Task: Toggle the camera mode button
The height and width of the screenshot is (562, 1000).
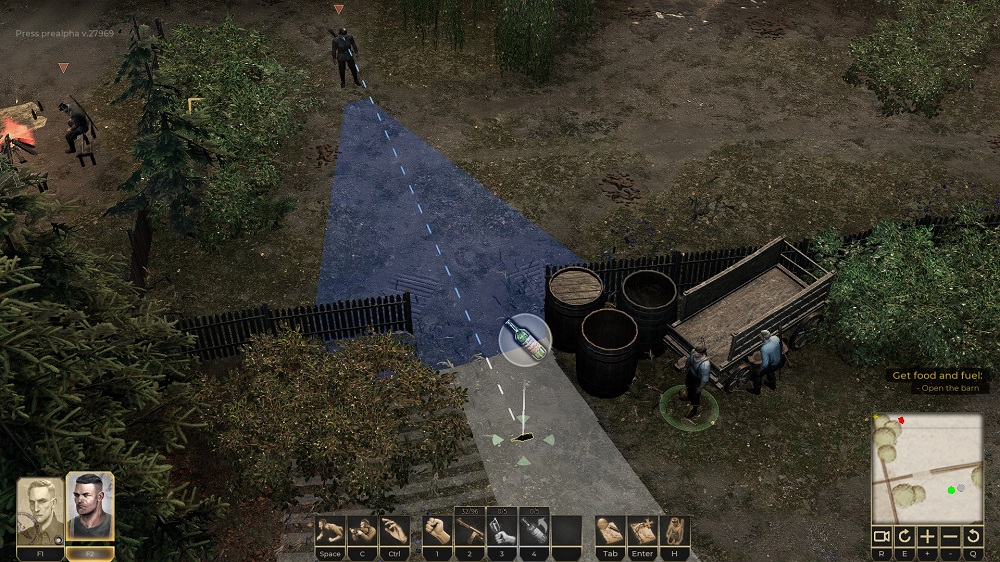Action: [x=881, y=536]
